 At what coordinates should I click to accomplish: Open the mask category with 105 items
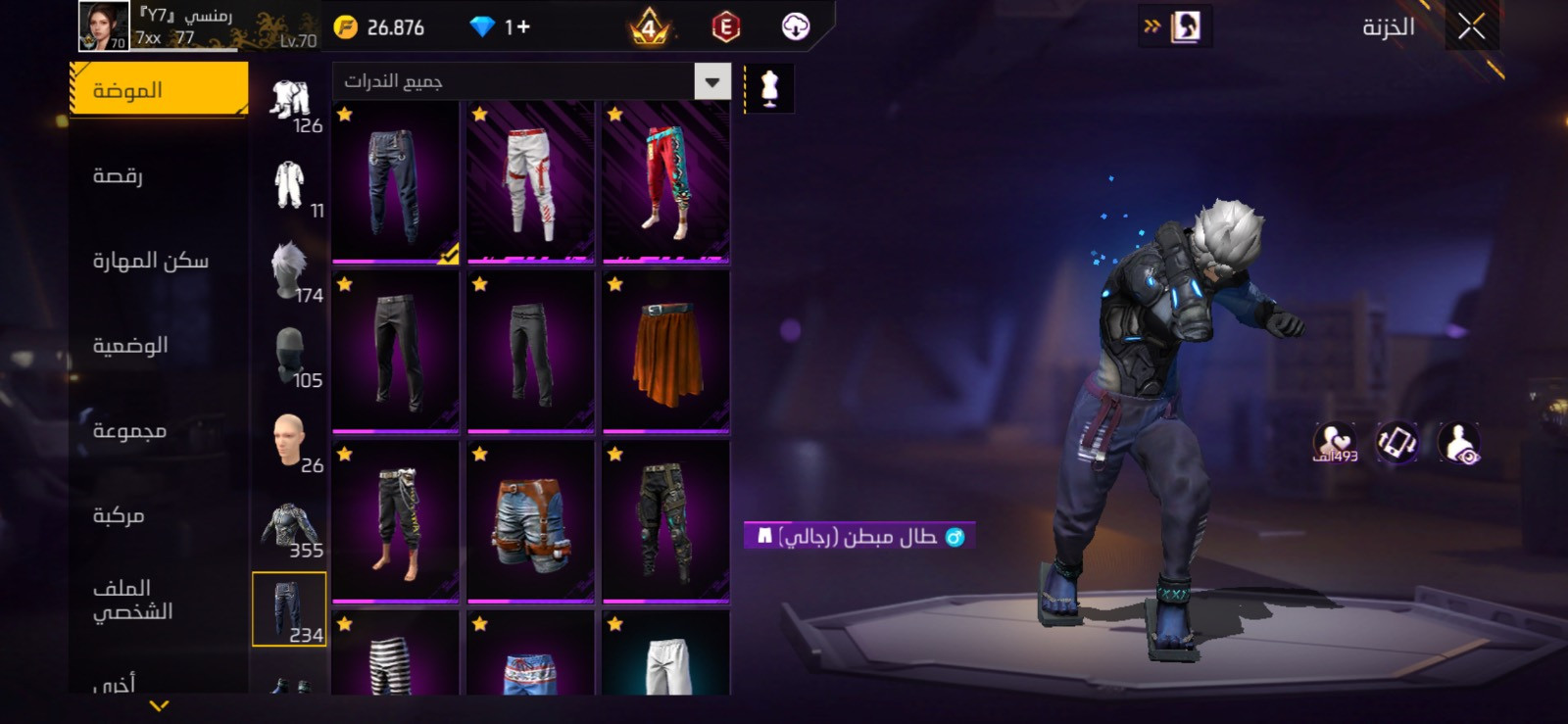coord(291,357)
